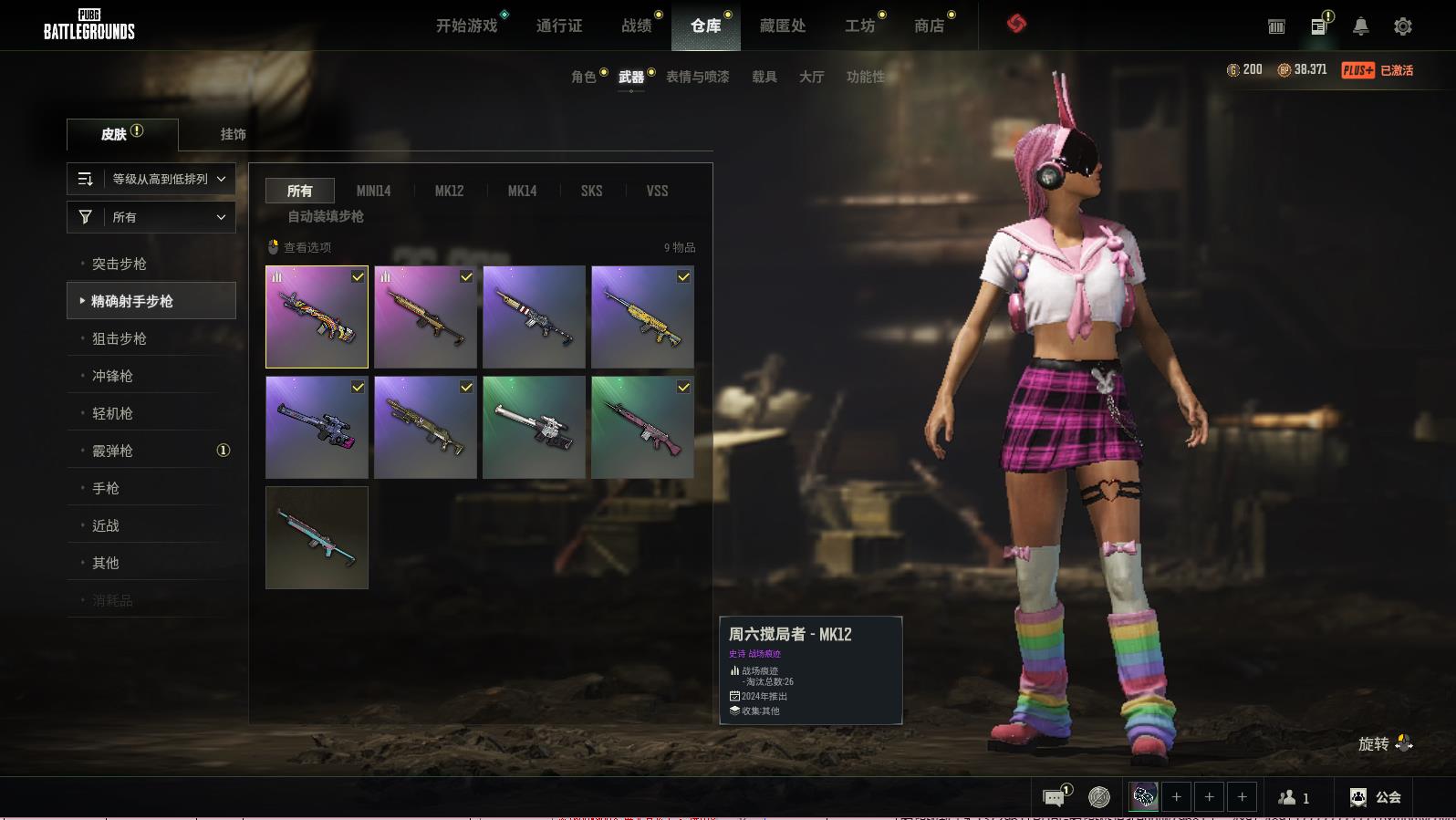Go to the 工坊 workshop tab

tap(858, 26)
